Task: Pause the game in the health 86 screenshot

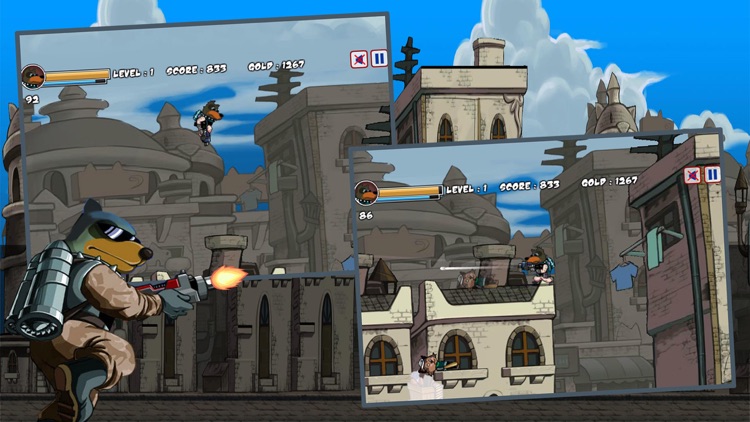Action: point(712,174)
